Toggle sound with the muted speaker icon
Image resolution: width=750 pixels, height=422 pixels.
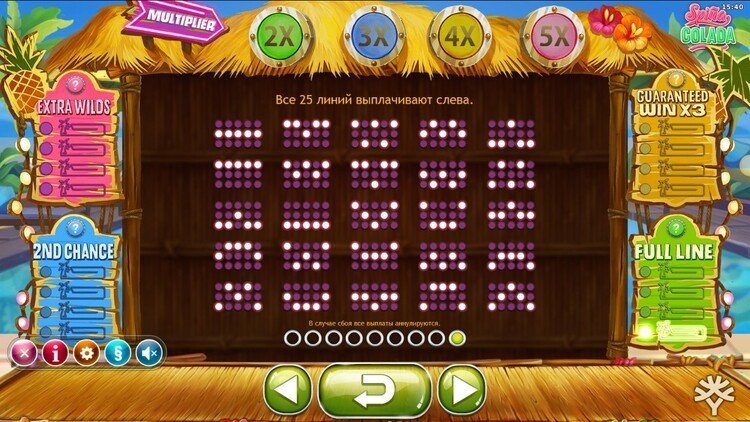pos(150,352)
